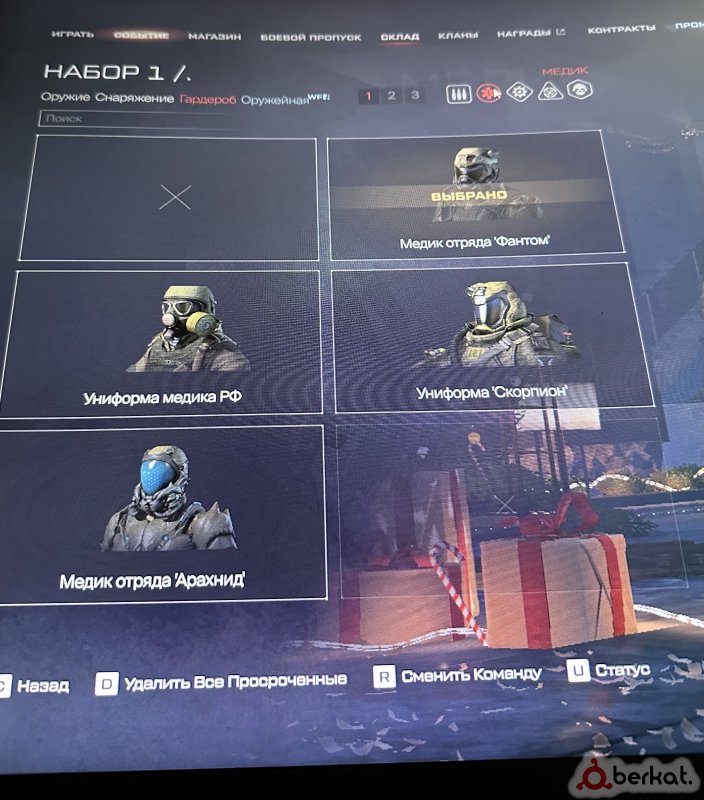Click the Поиск search field

pos(140,119)
